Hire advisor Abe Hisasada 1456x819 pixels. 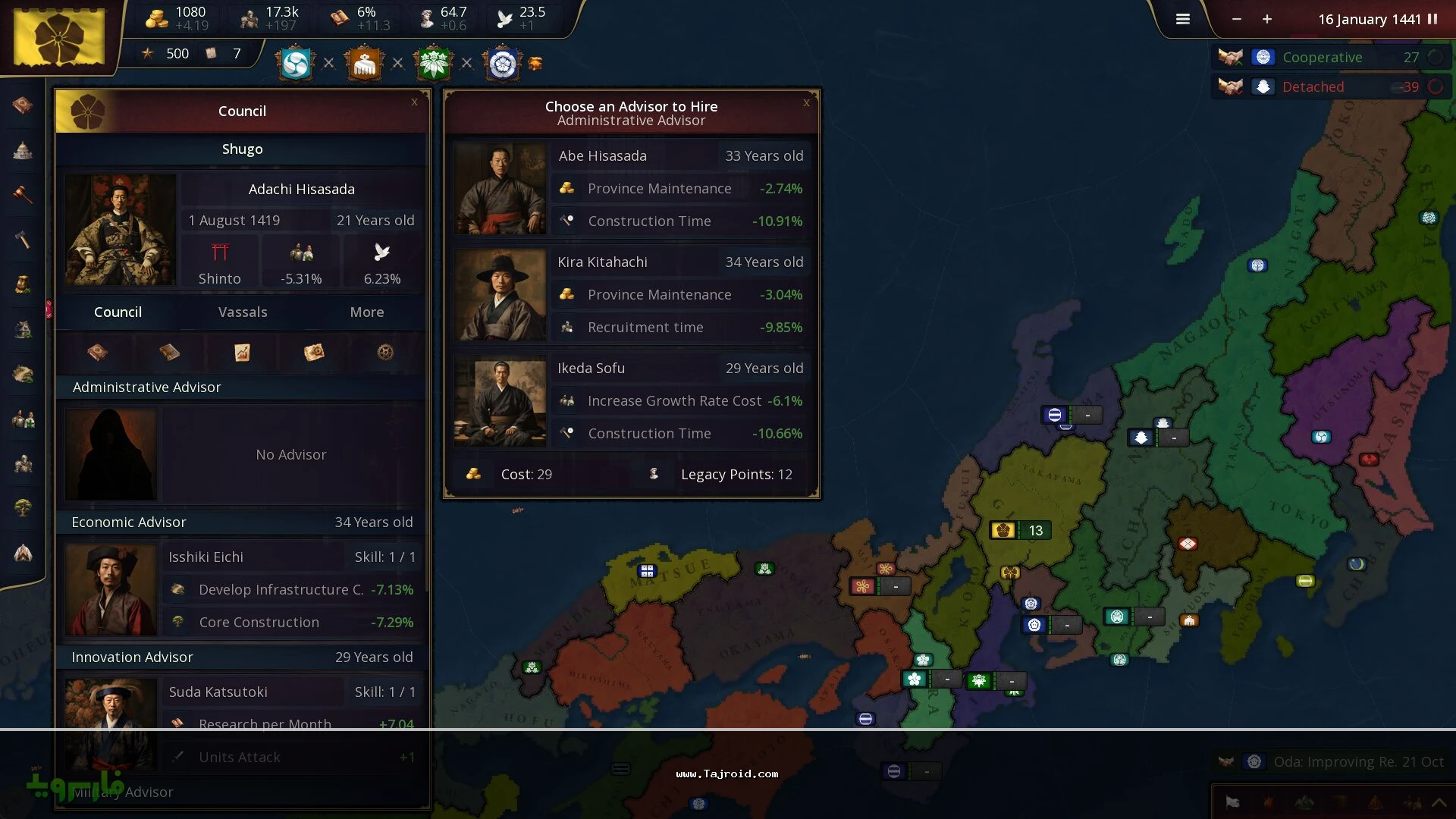[x=631, y=188]
